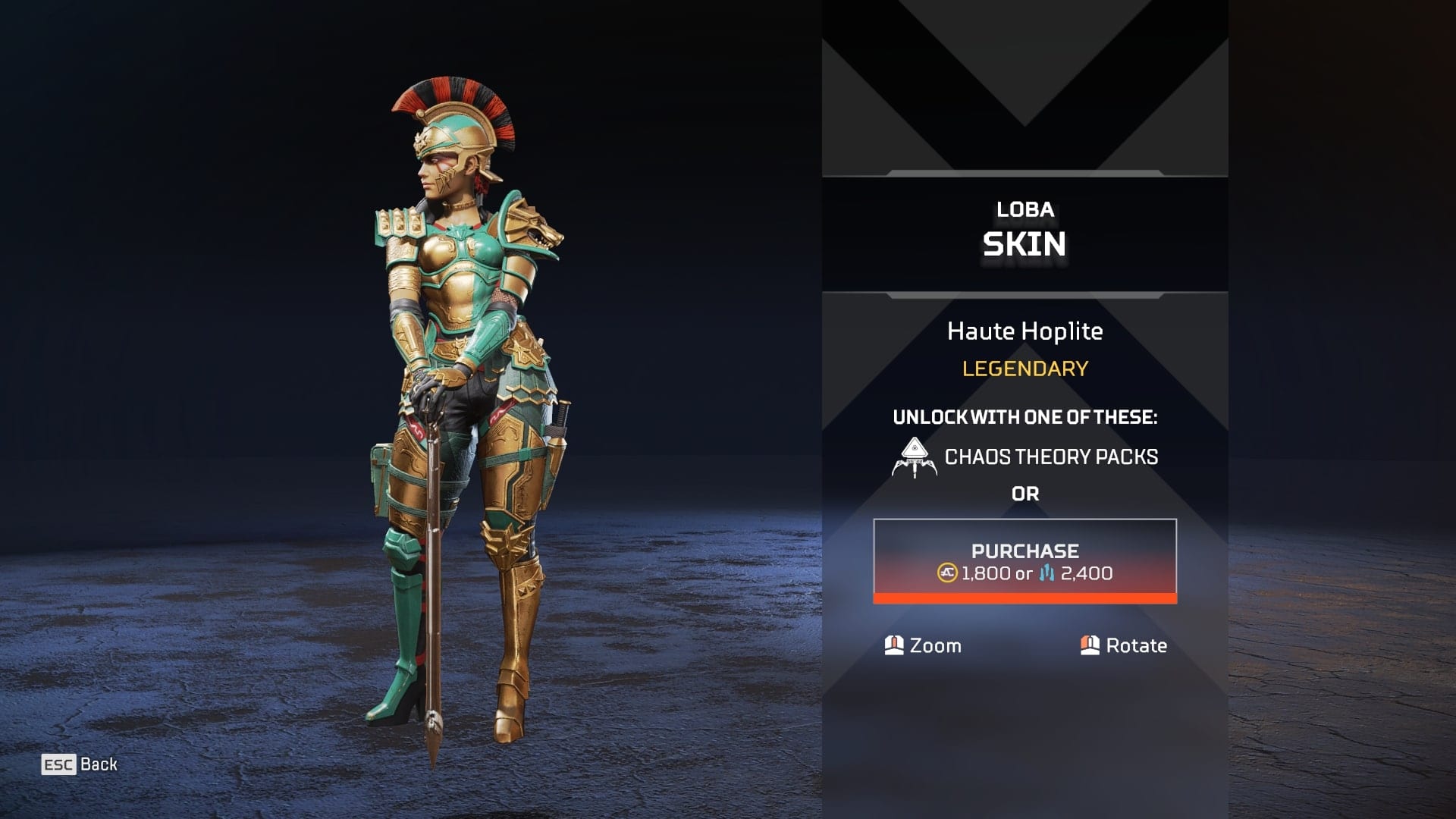
Task: Go back with the Back button
Action: click(x=80, y=764)
